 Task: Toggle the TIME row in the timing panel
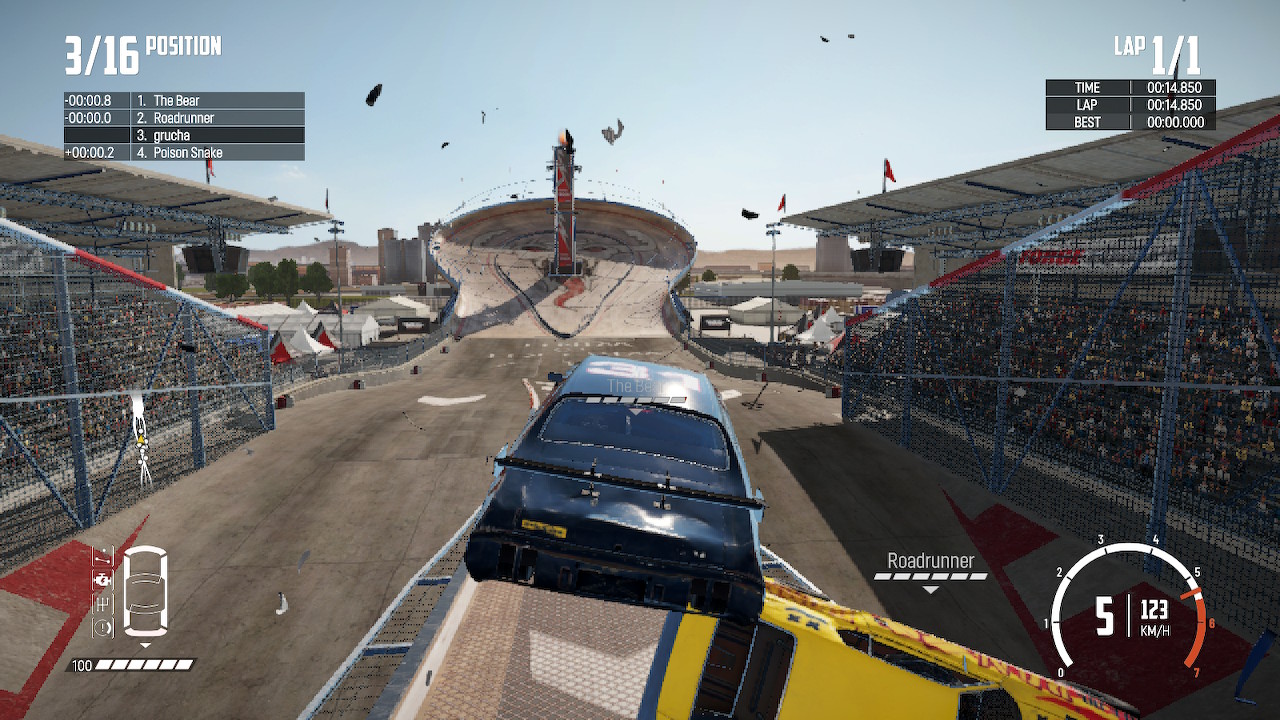pos(1130,87)
